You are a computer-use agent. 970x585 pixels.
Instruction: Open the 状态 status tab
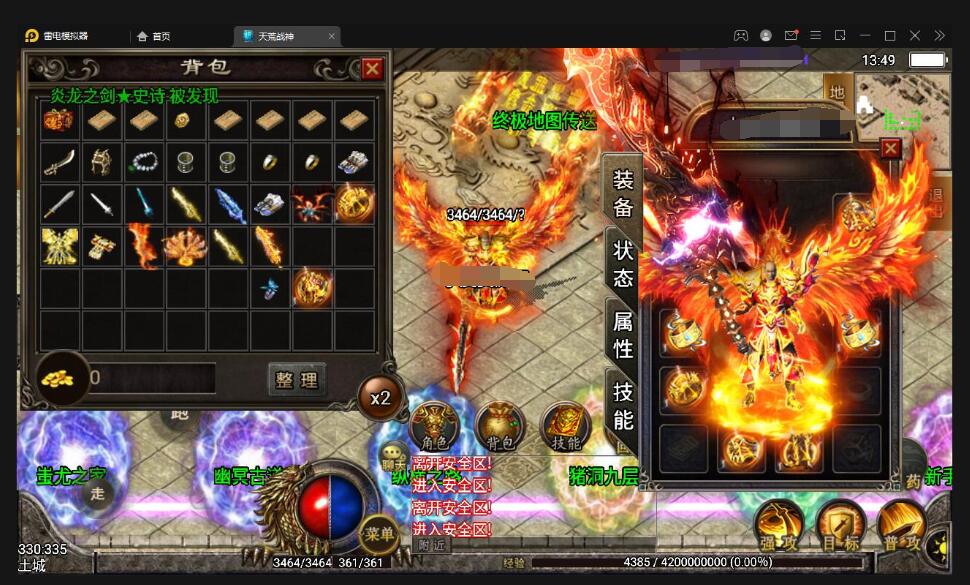pos(623,264)
